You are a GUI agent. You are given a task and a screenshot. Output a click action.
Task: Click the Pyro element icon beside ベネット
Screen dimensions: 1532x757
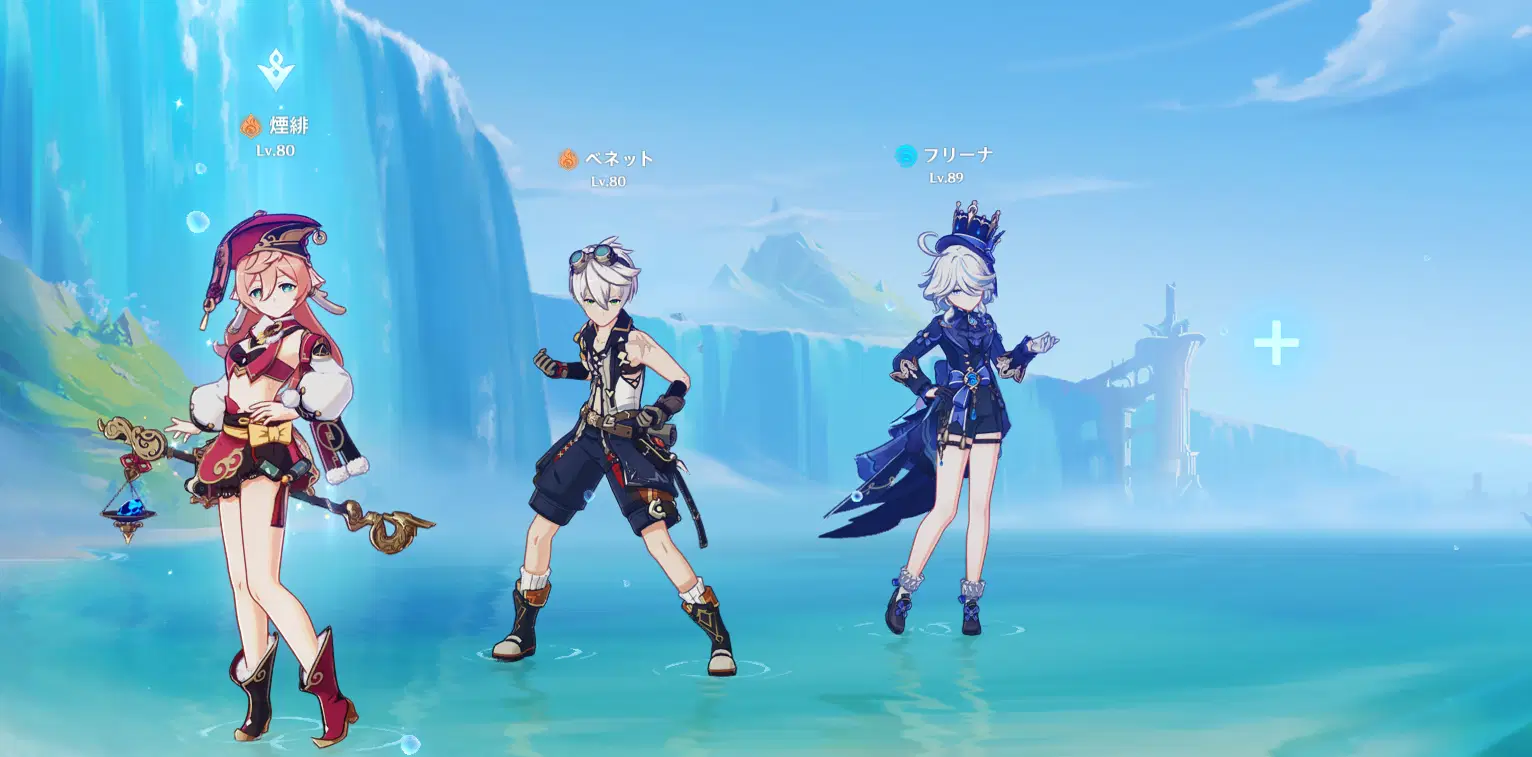point(568,158)
